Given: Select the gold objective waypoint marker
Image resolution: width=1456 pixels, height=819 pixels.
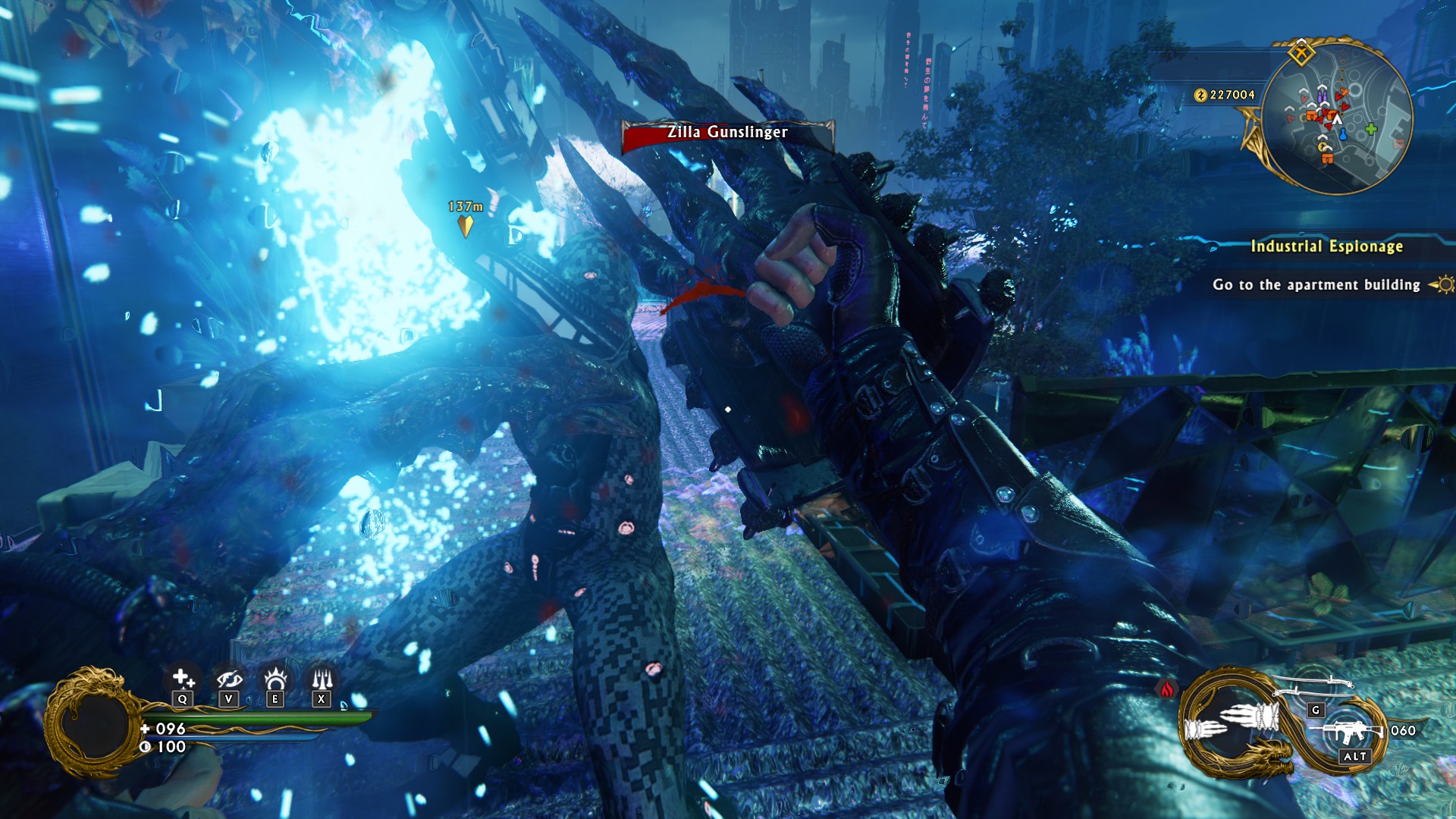Looking at the screenshot, I should 466,226.
